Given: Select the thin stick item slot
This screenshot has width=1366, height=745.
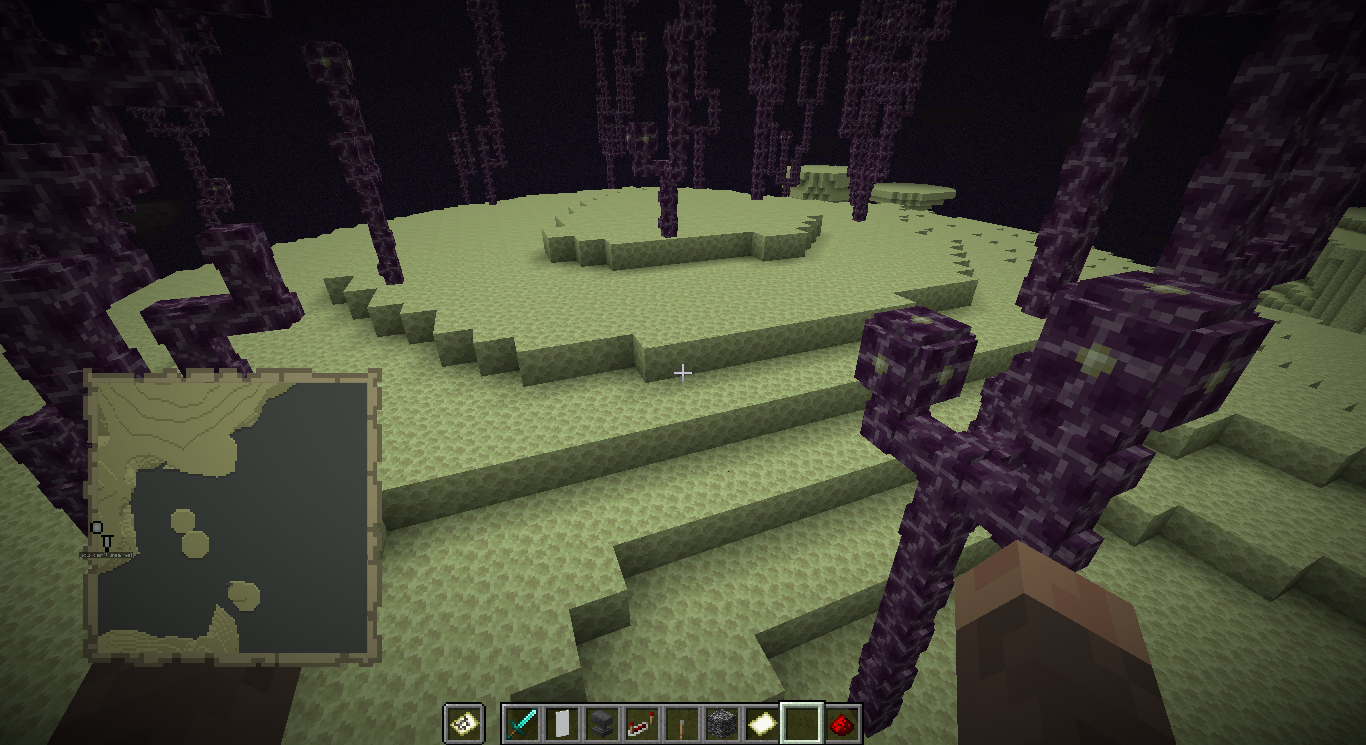Looking at the screenshot, I should click(x=681, y=723).
